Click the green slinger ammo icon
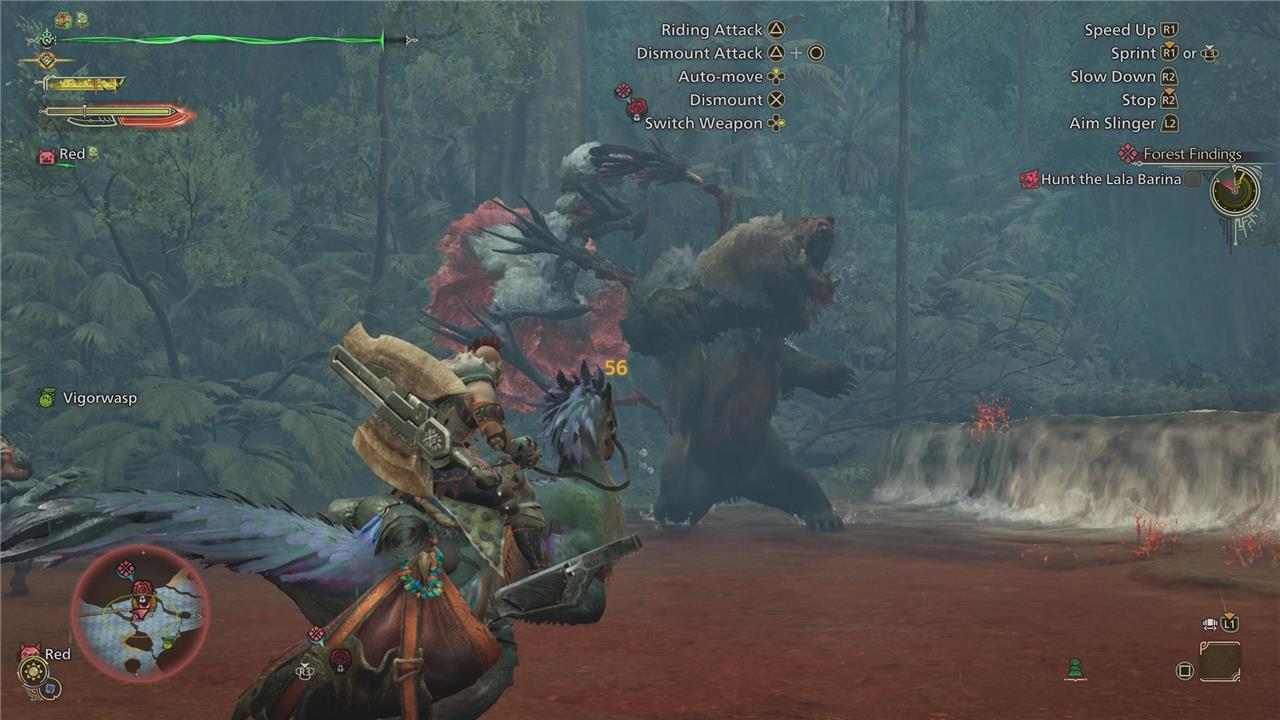Viewport: 1280px width, 720px height. pos(1075,670)
